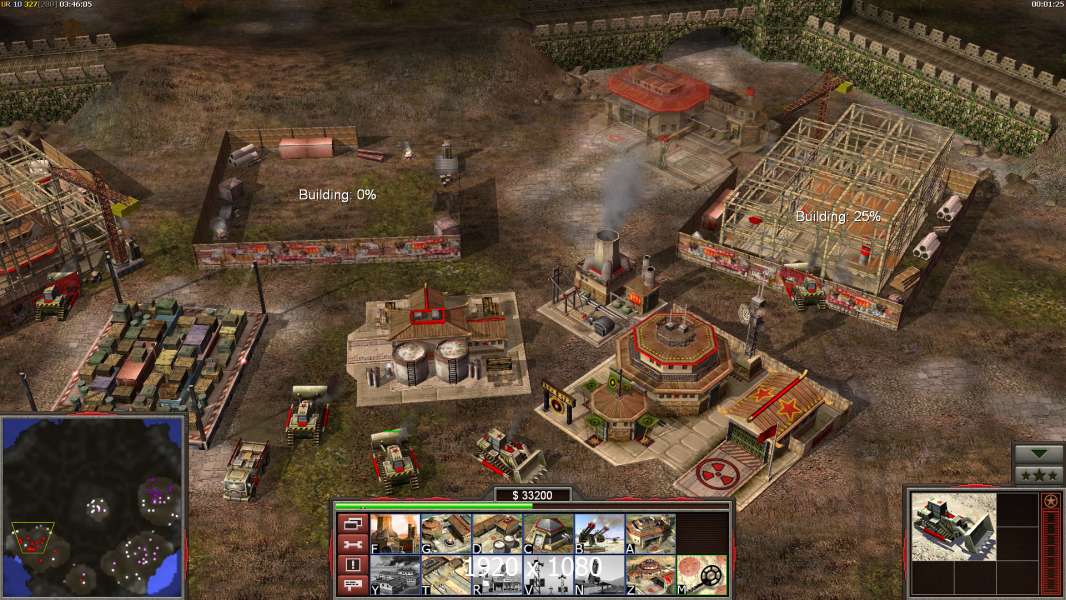The image size is (1066, 600).
Task: Build the gattling cannon labeled B
Action: click(x=598, y=533)
